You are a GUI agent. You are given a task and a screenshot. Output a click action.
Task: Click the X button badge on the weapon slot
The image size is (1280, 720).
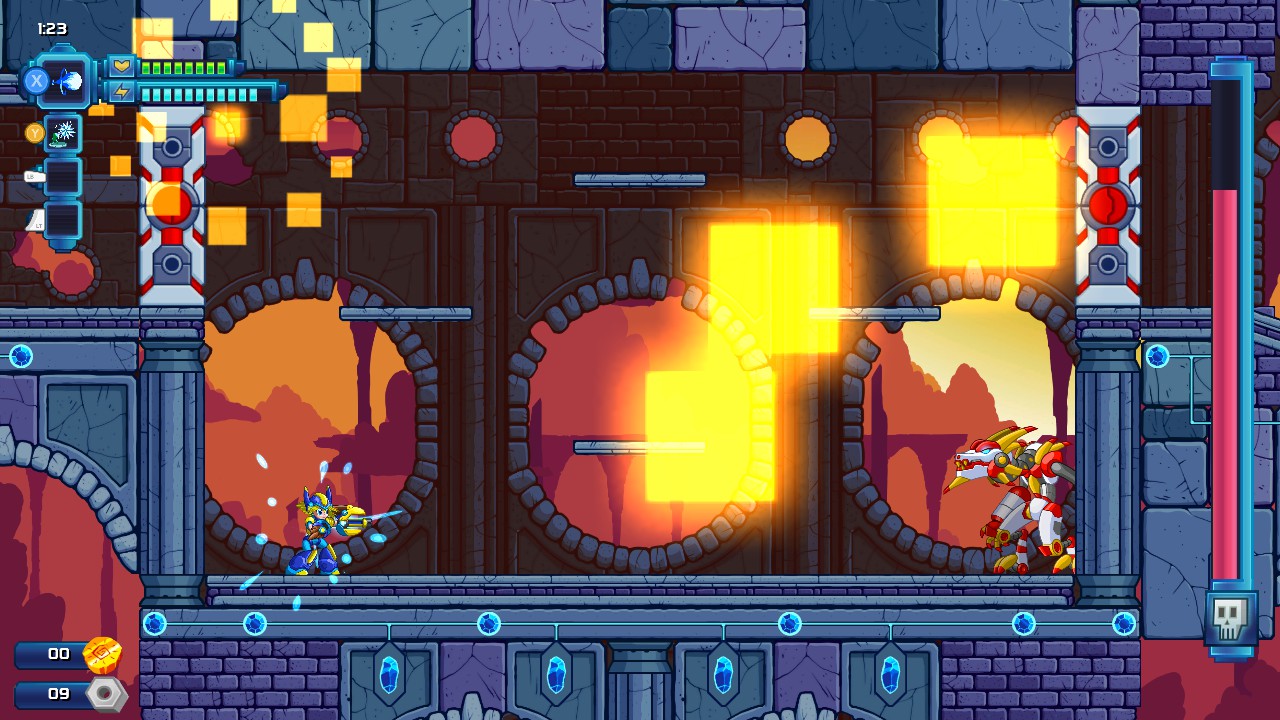[35, 79]
